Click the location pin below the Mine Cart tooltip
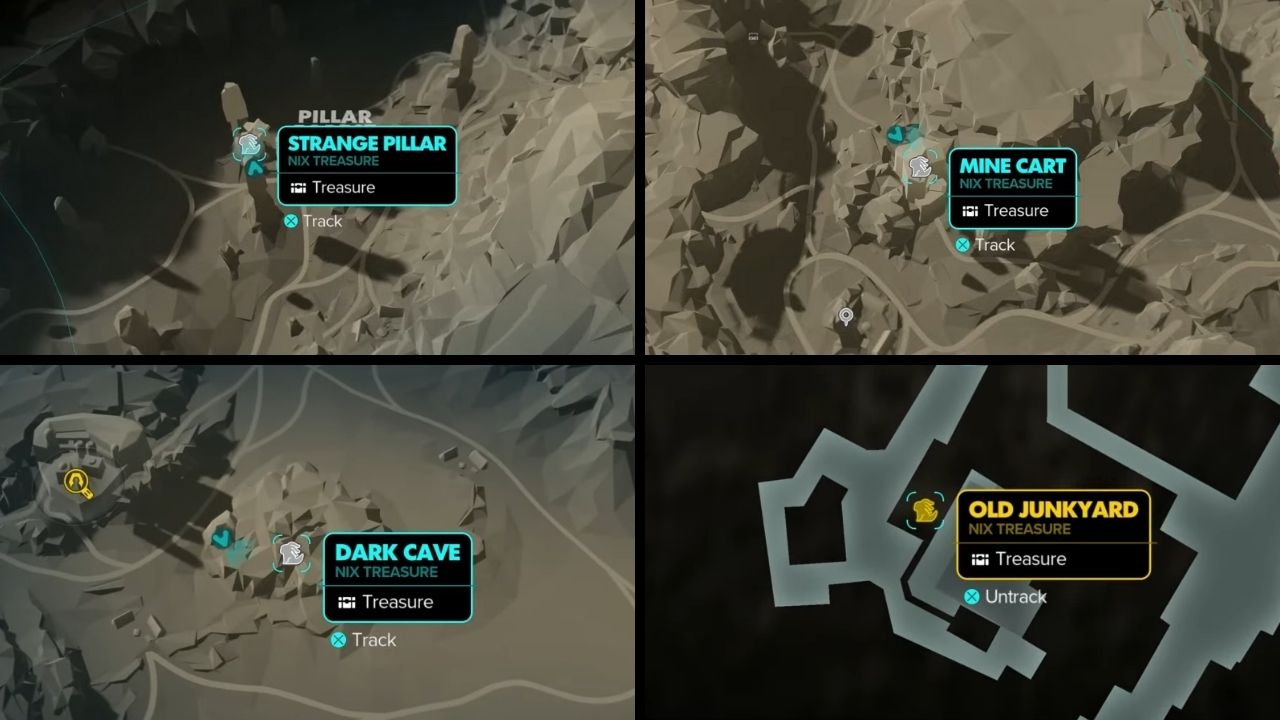1280x720 pixels. point(845,315)
